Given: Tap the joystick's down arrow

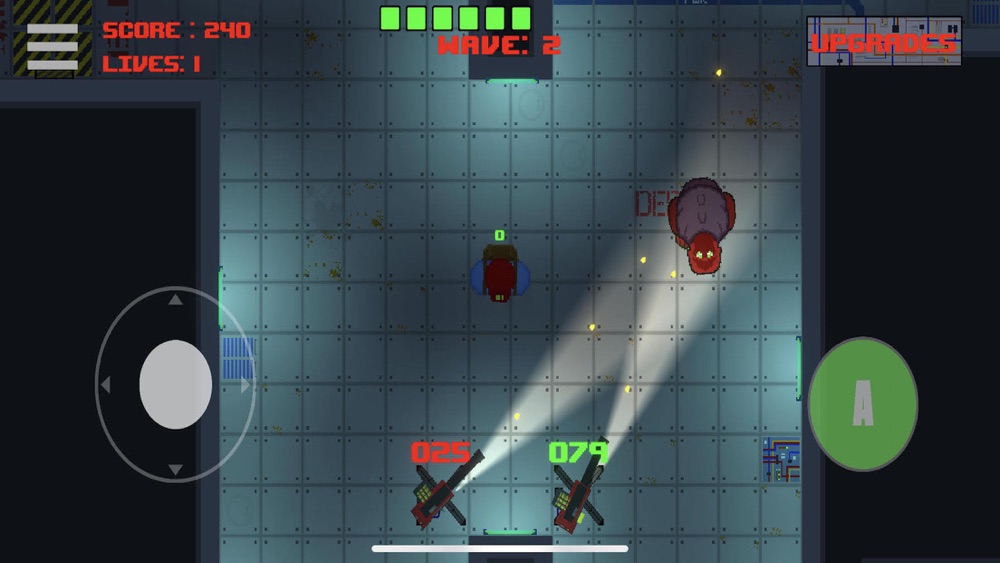Looking at the screenshot, I should [175, 469].
